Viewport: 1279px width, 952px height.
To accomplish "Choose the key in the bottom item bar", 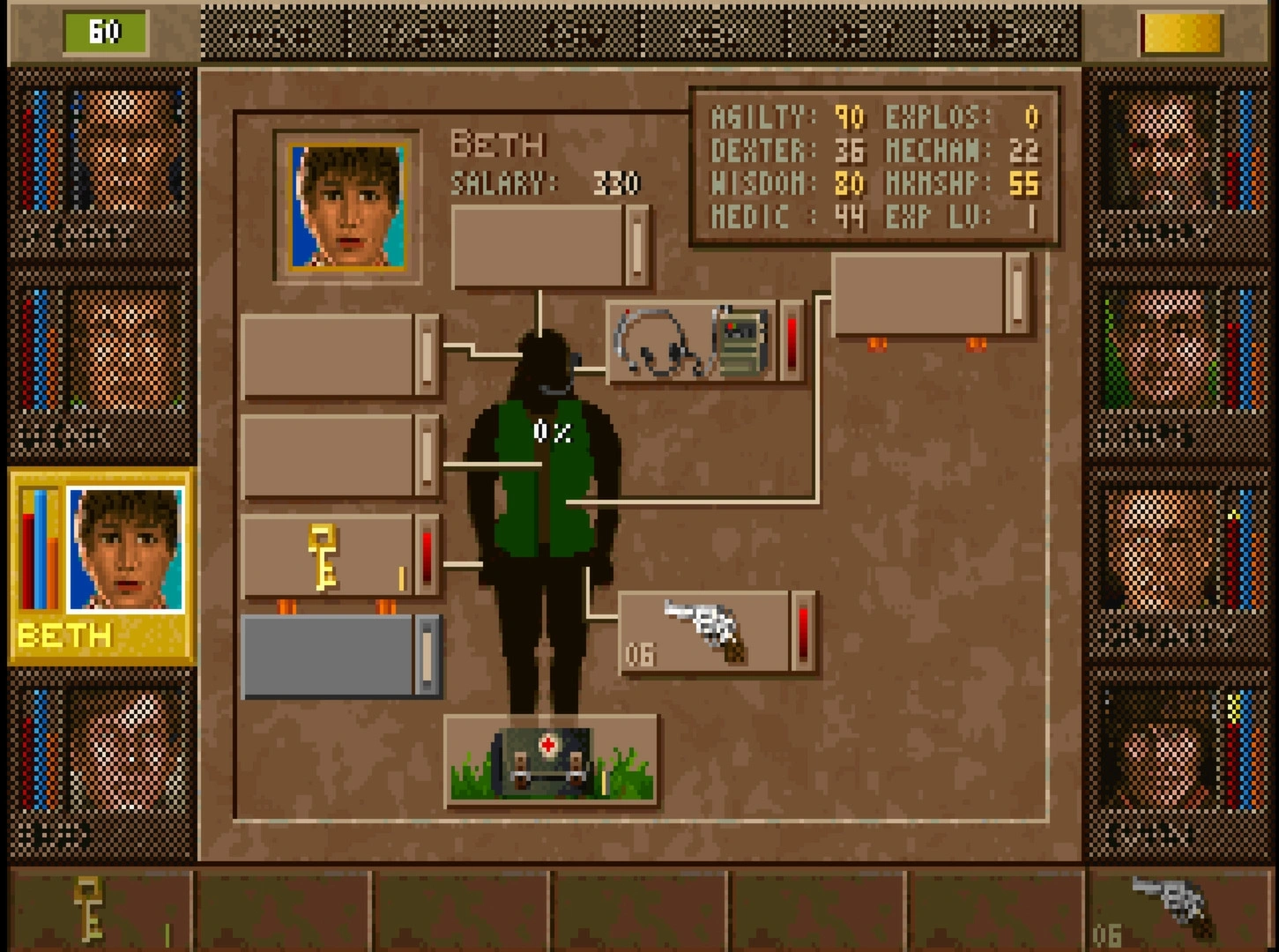I will click(x=90, y=910).
